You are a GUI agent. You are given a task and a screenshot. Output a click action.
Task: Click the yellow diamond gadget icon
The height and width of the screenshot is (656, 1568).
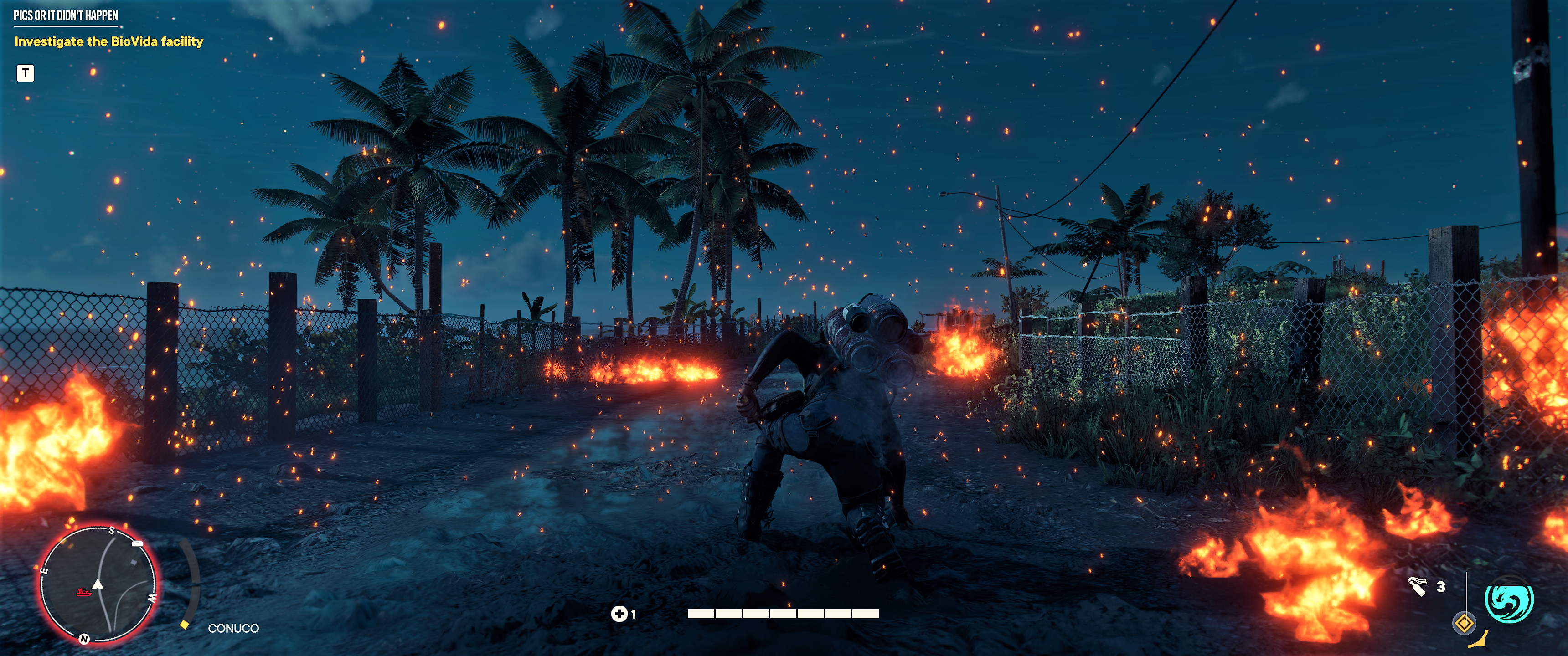[x=1464, y=624]
